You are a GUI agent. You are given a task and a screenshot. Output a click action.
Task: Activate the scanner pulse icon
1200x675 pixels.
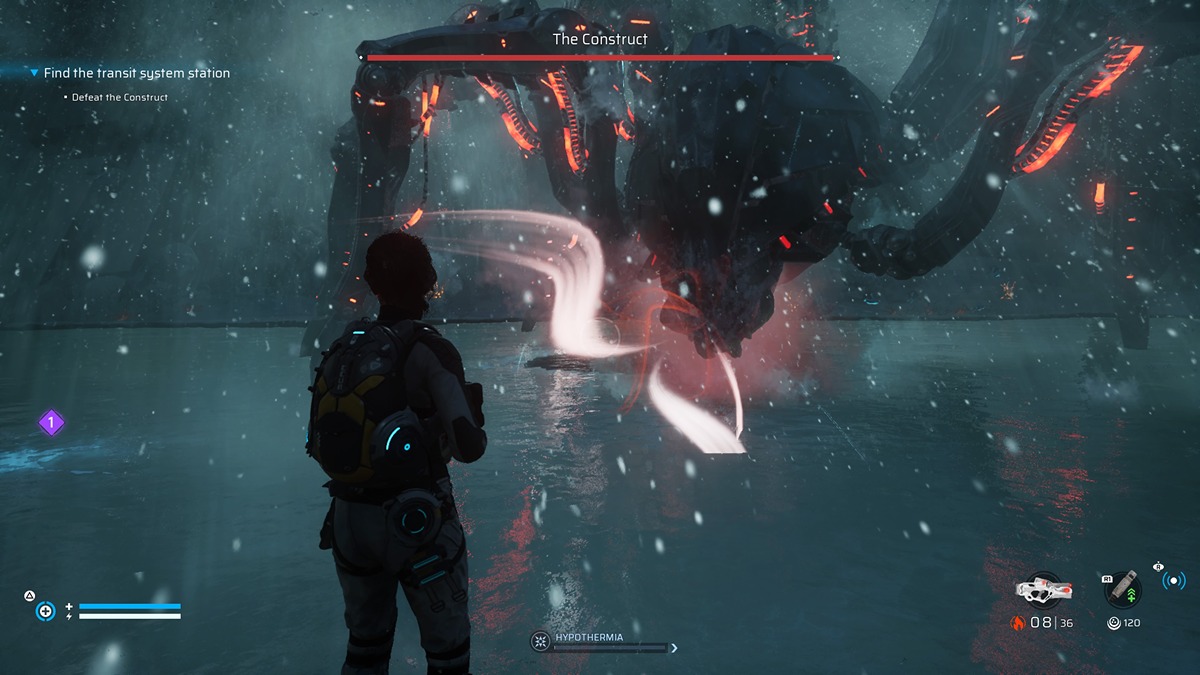pyautogui.click(x=1173, y=580)
